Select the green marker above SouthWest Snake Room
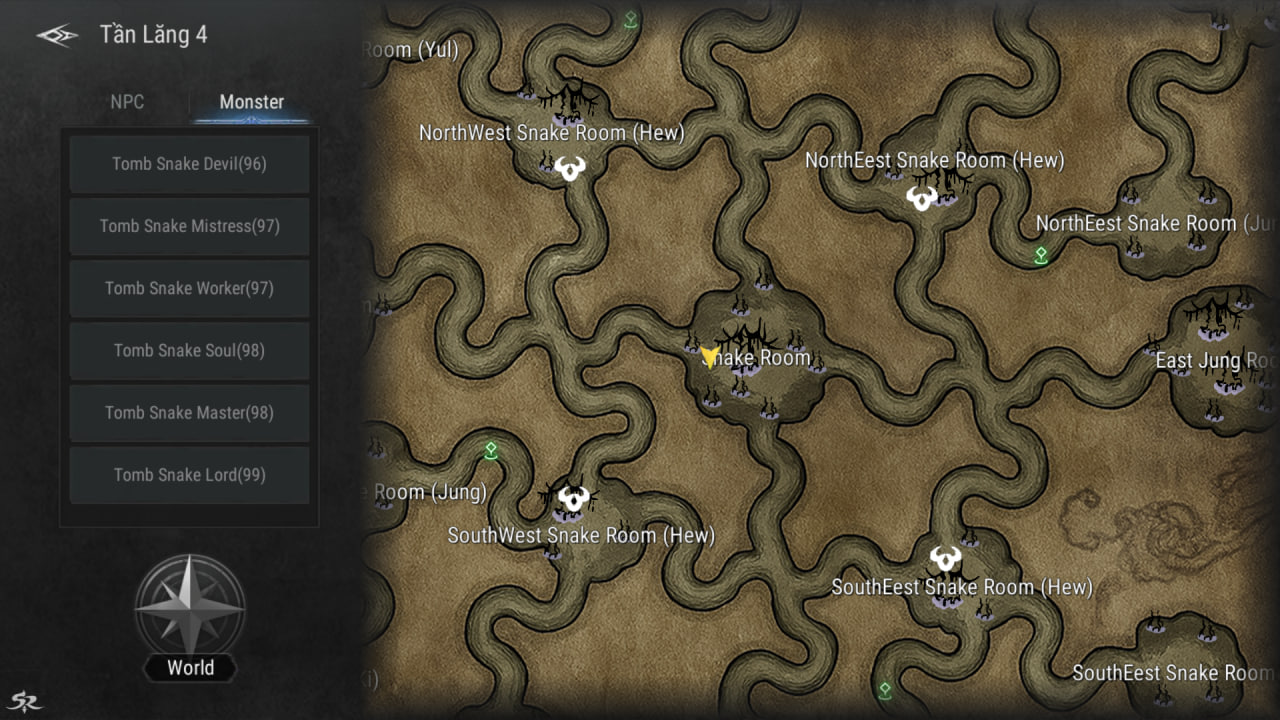This screenshot has height=720, width=1280. [x=491, y=451]
